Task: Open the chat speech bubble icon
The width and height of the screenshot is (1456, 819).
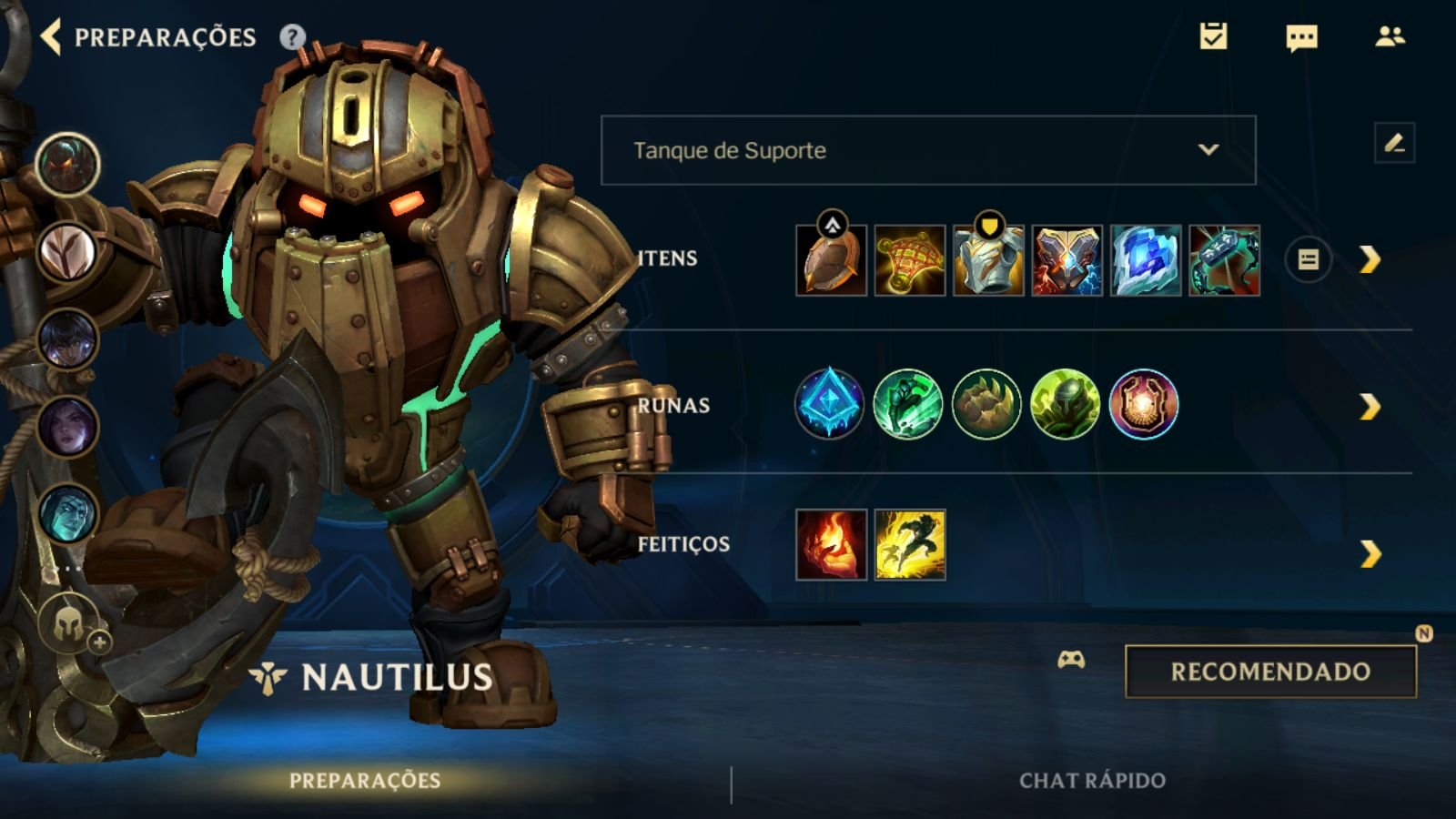Action: pos(1301,37)
